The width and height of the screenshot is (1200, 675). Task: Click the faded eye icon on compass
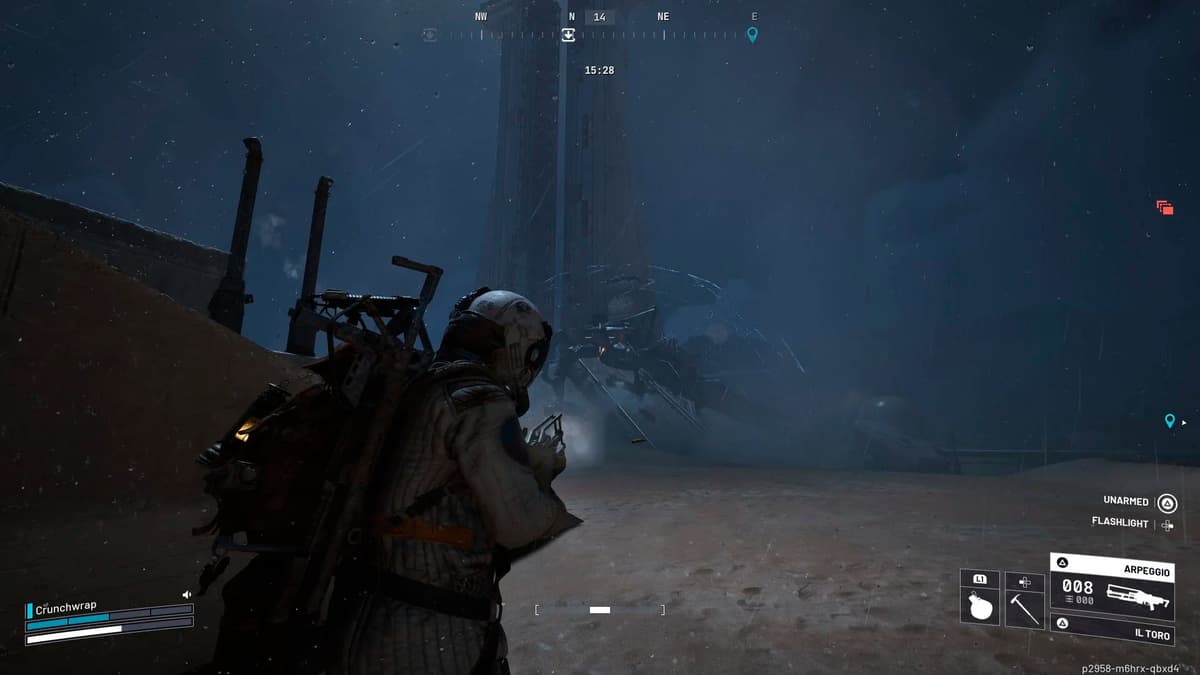pos(430,35)
